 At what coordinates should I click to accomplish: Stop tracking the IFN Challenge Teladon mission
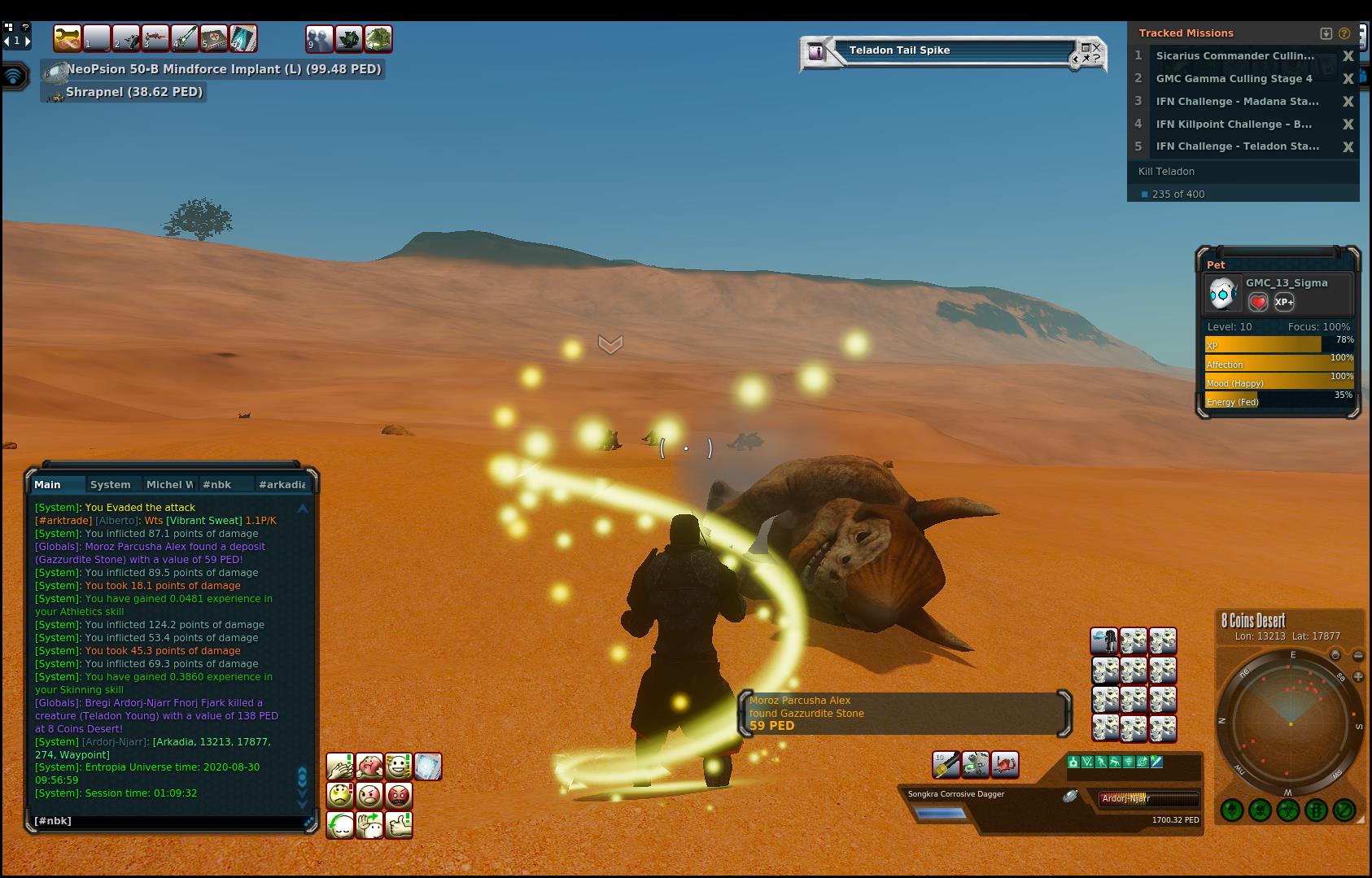[1348, 146]
